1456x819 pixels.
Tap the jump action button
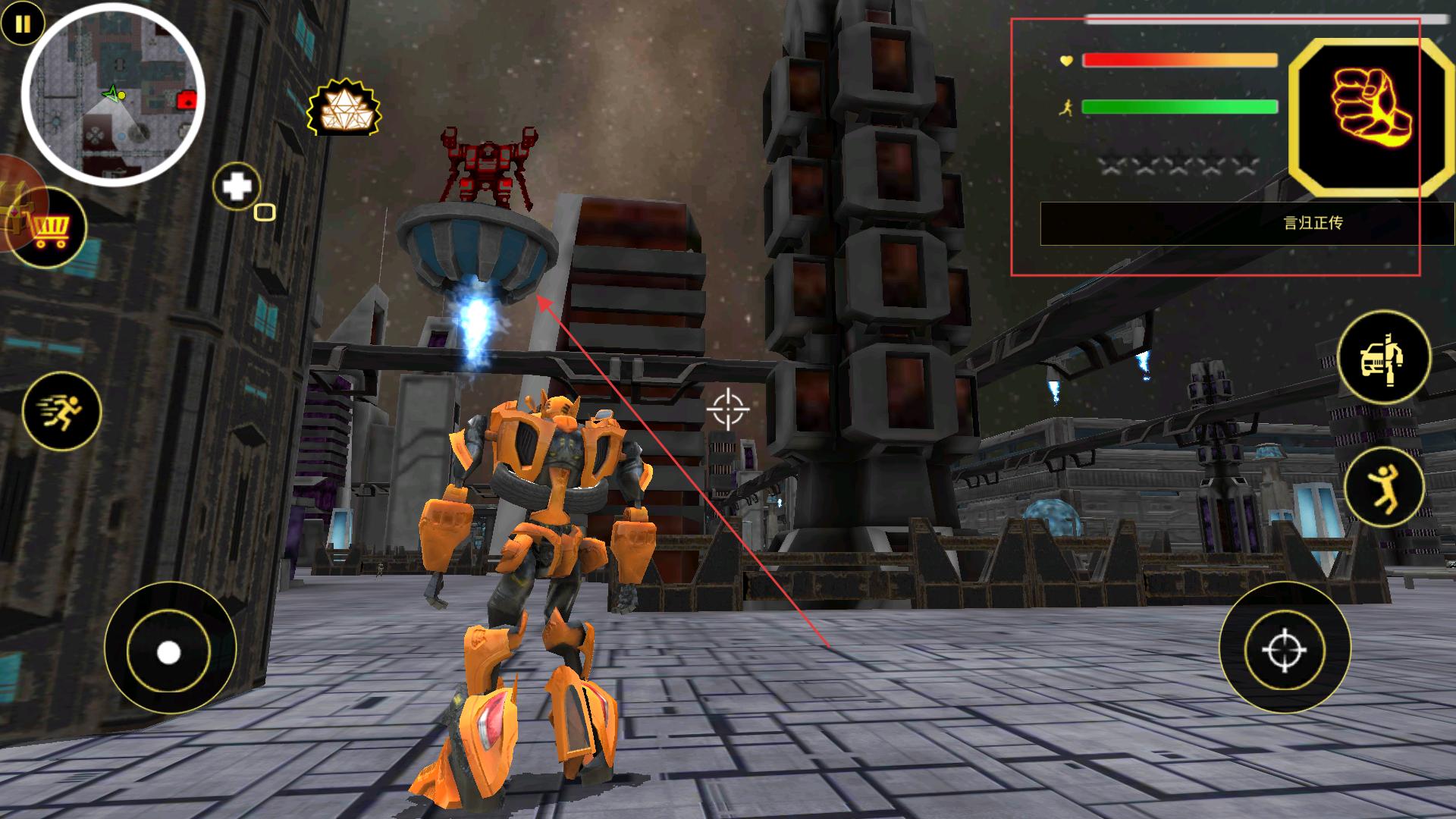[1383, 486]
